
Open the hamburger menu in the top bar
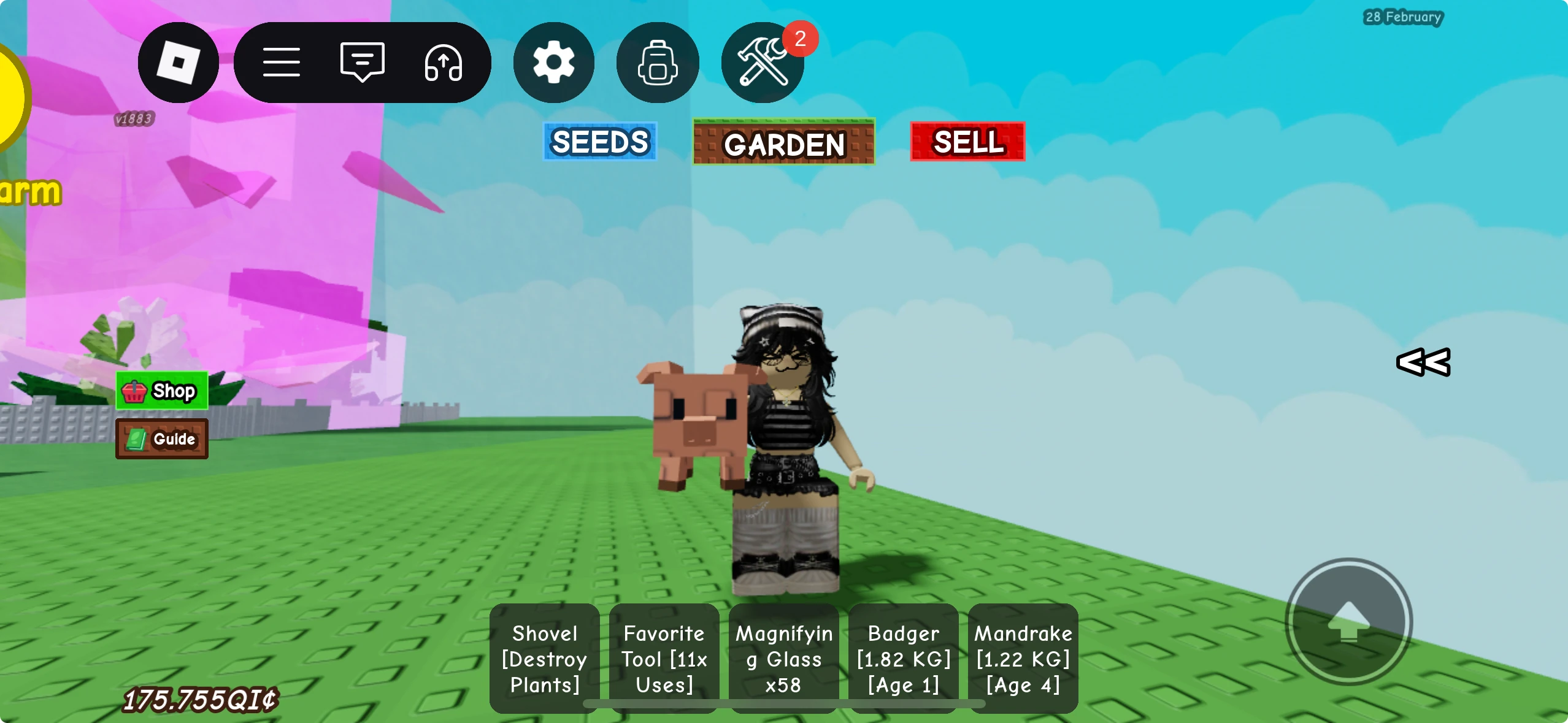point(283,62)
